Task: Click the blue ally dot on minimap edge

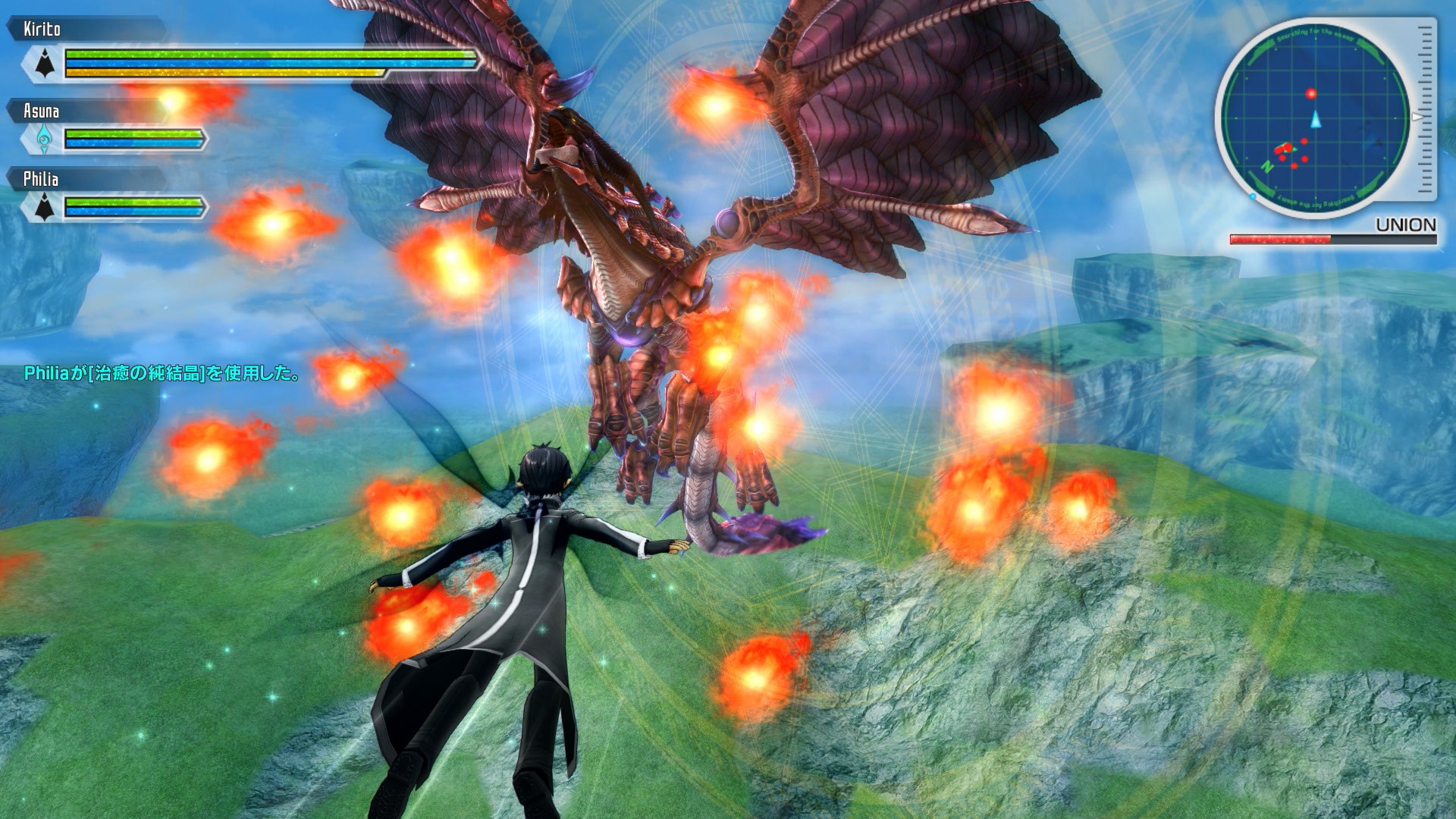Action: click(x=1251, y=196)
